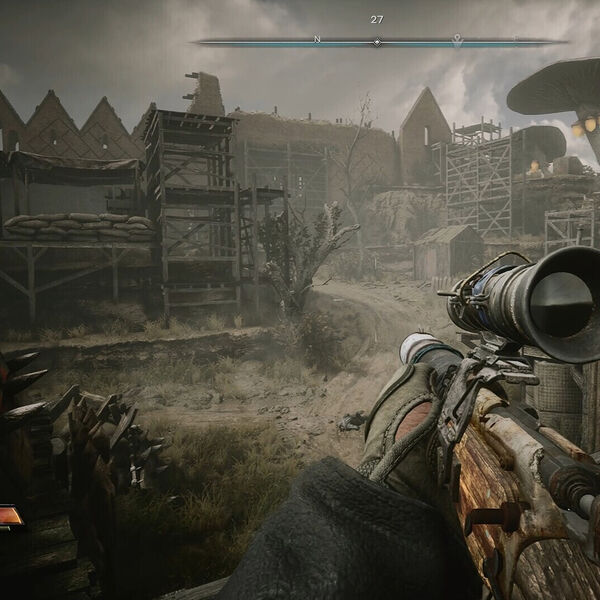
Task: Click the waypoint marker on the compass
Action: tap(457, 40)
